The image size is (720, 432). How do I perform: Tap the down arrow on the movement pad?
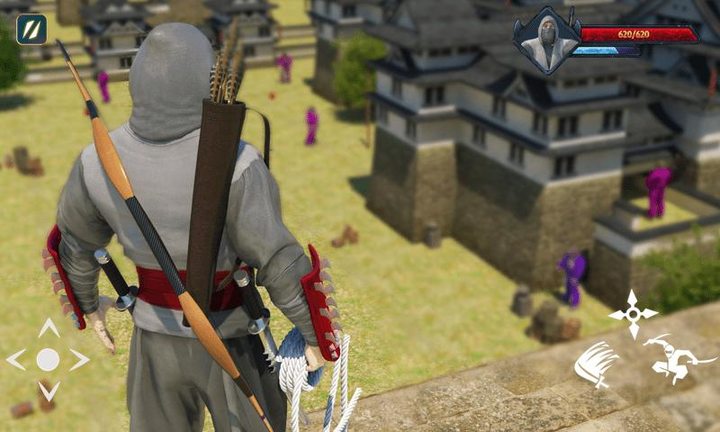pos(48,390)
